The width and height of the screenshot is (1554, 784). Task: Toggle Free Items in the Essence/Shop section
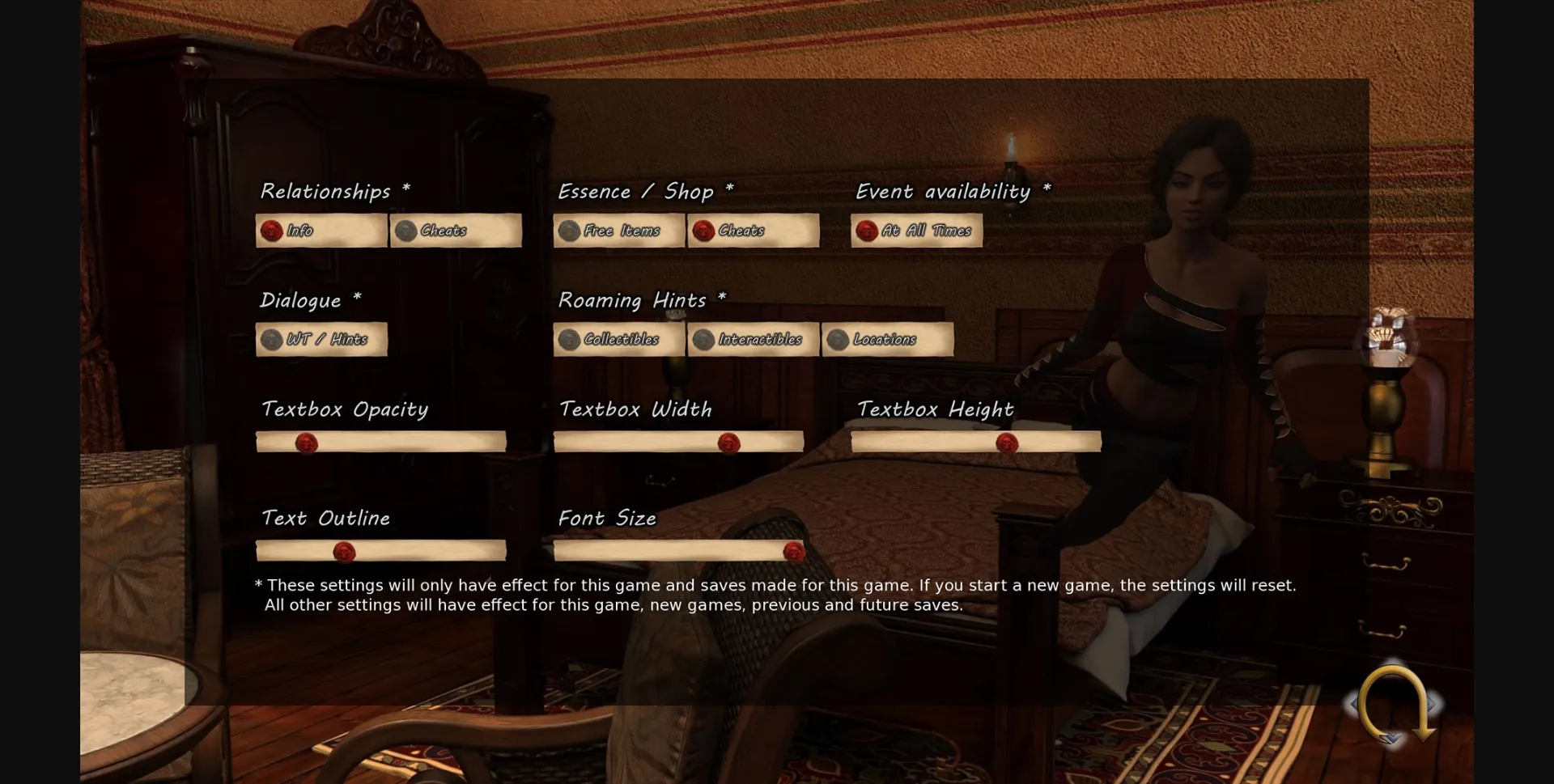coord(619,231)
